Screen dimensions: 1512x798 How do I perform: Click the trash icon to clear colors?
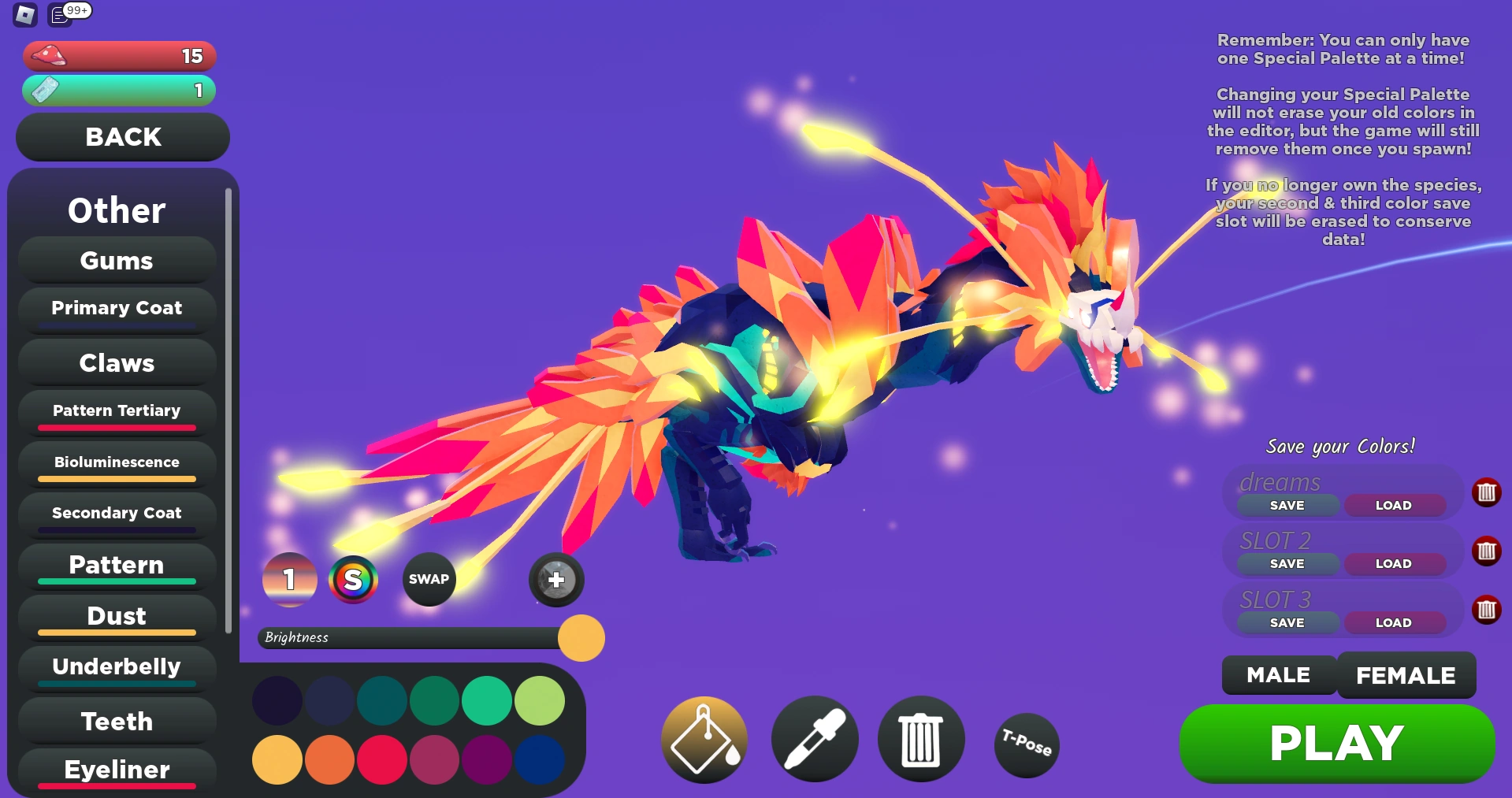pyautogui.click(x=919, y=740)
